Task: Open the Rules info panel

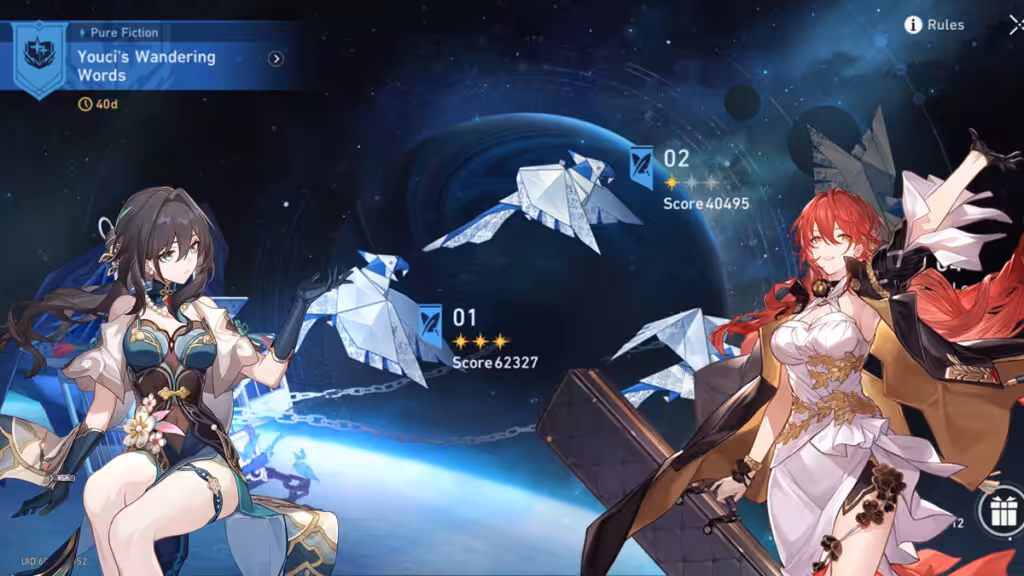Action: pos(934,25)
